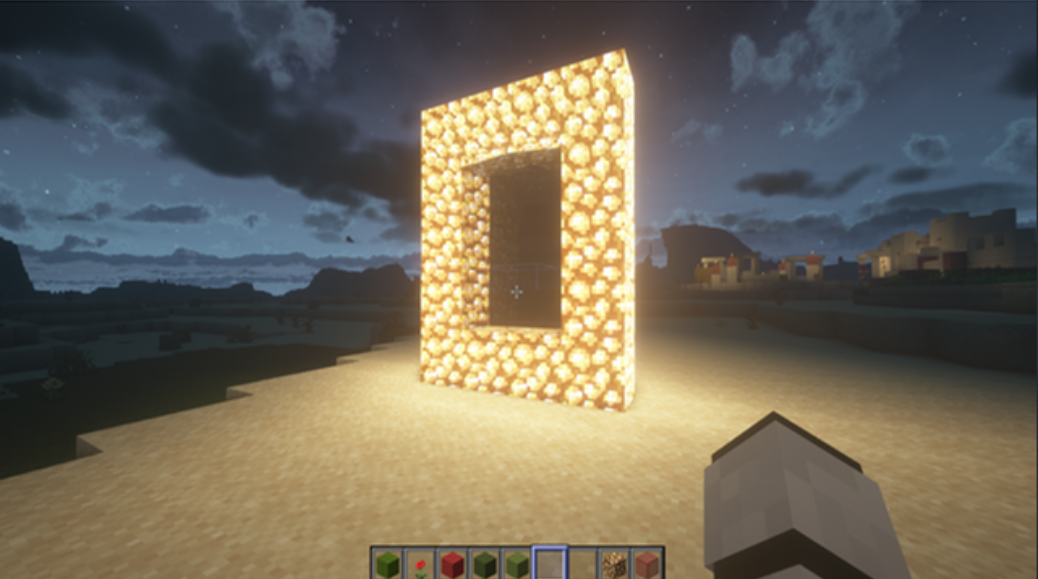Select the red poppy flower hotbar slot
Viewport: 1038px width, 579px height.
pos(419,565)
